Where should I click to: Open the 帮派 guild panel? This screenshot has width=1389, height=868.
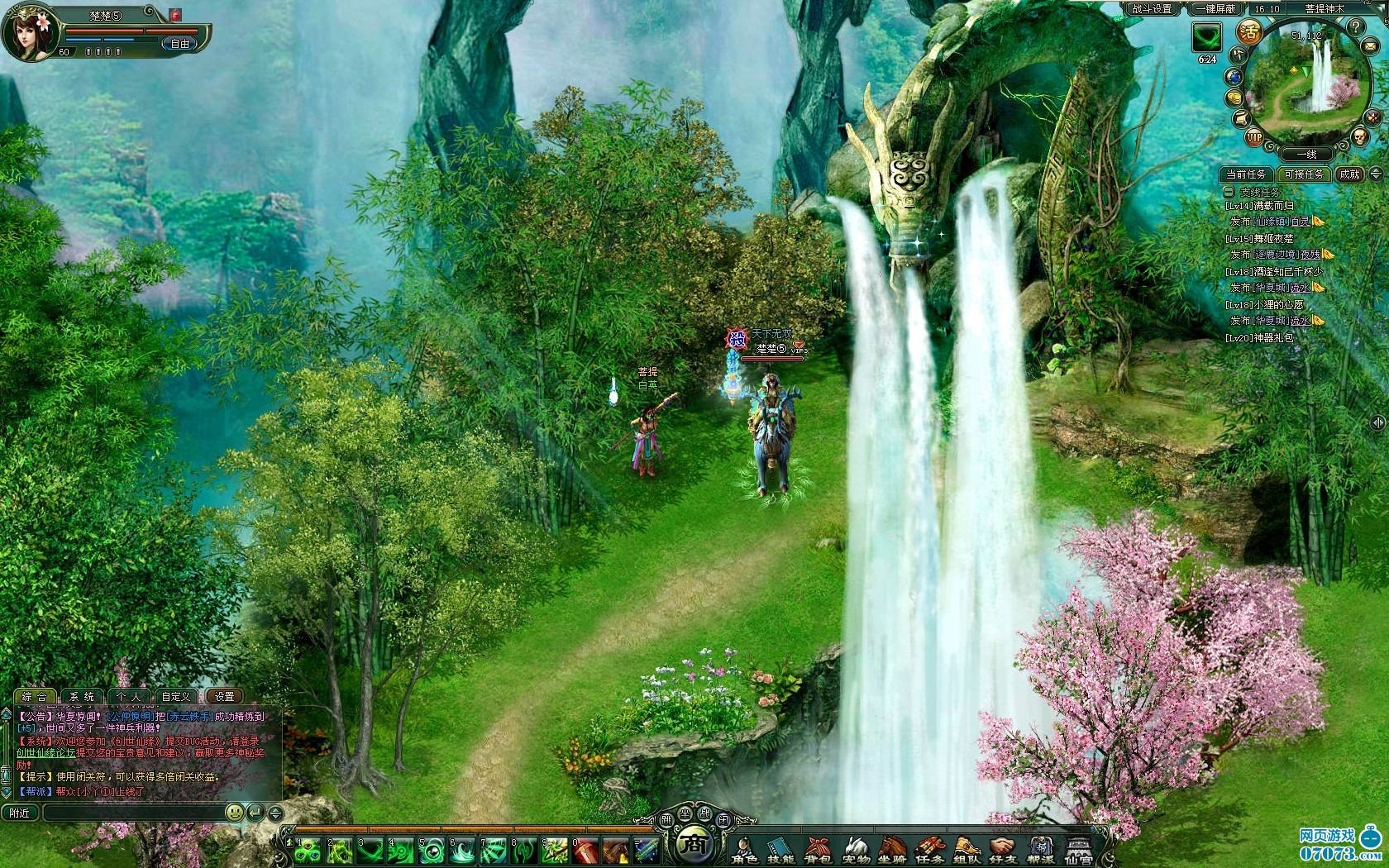[x=1040, y=848]
